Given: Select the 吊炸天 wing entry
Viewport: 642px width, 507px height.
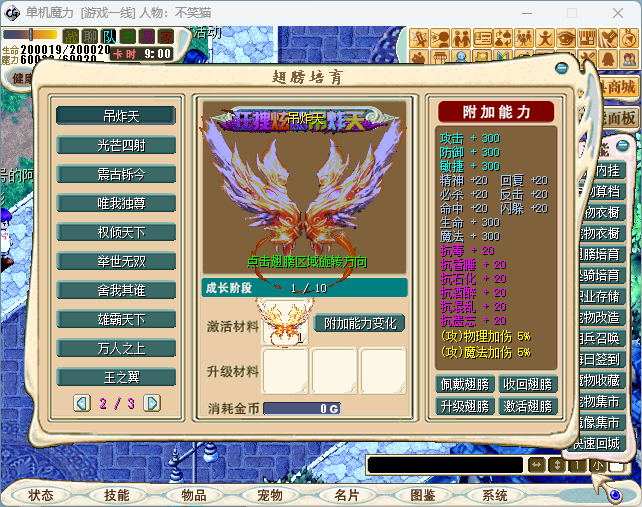Looking at the screenshot, I should click(116, 116).
